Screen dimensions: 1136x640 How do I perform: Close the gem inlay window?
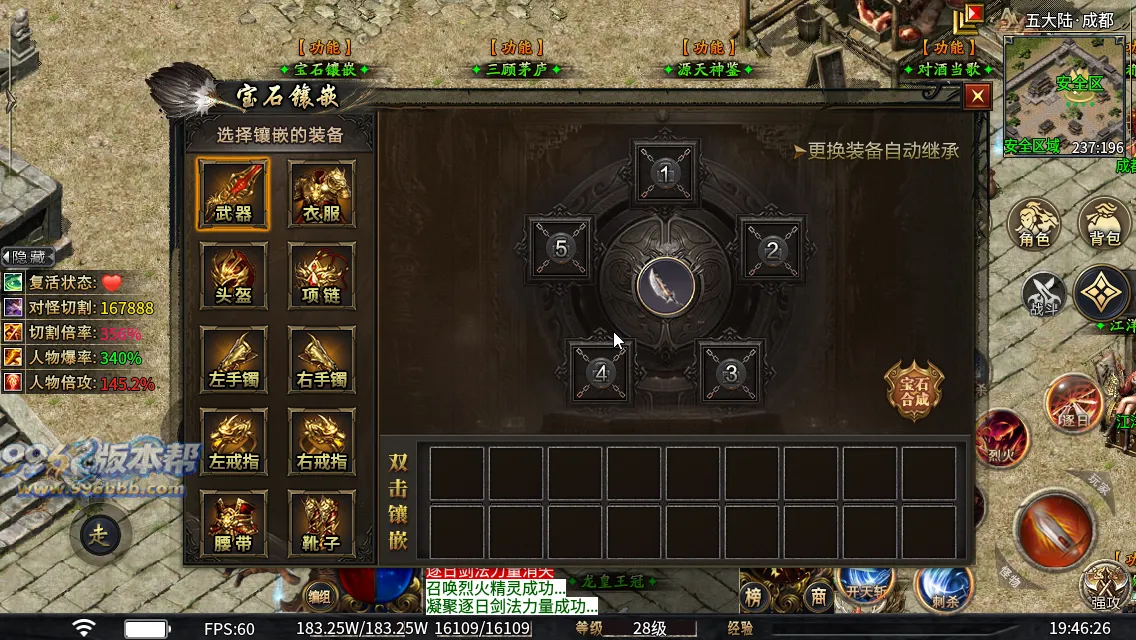(x=977, y=96)
